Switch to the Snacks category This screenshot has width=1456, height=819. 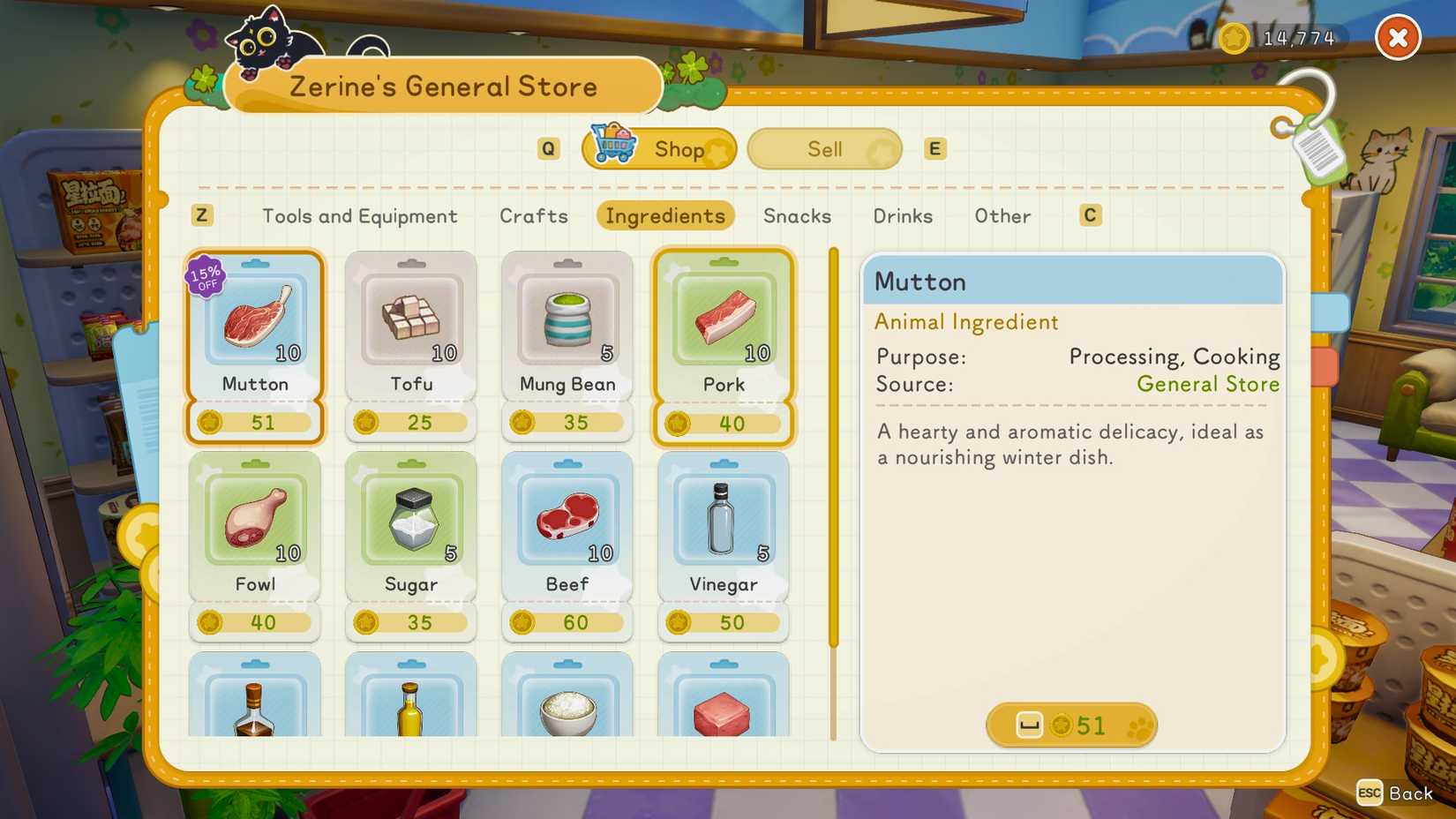pos(795,216)
